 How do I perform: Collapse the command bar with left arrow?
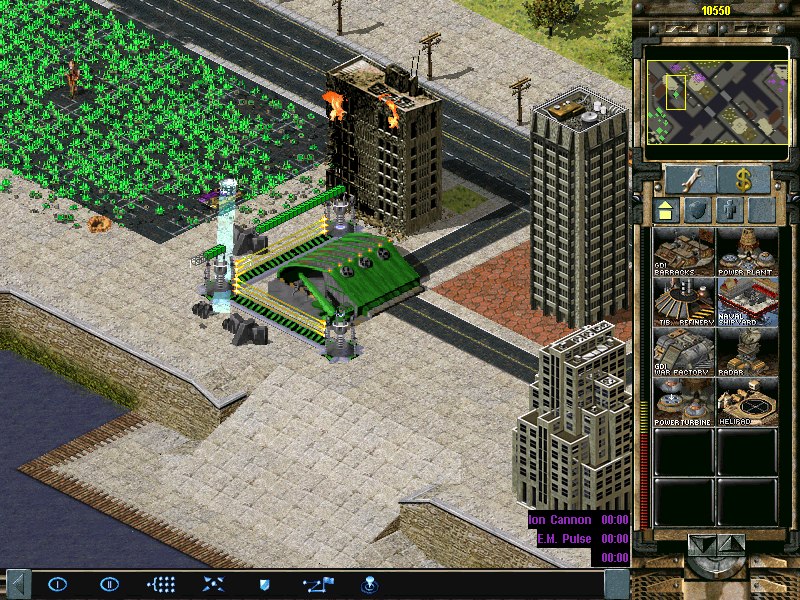point(16,583)
